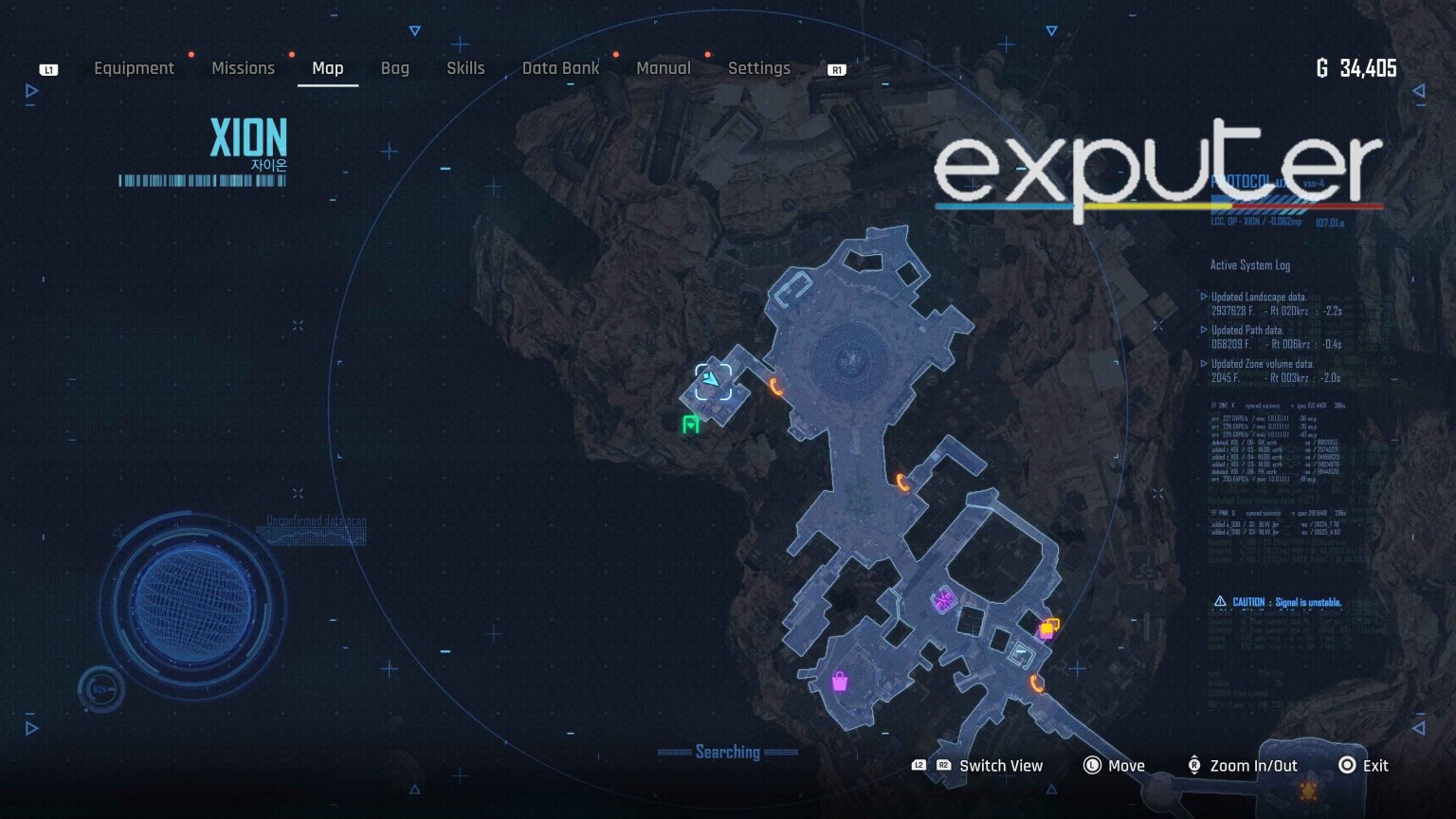Click the circular Exit icon
The width and height of the screenshot is (1456, 819).
[x=1347, y=765]
